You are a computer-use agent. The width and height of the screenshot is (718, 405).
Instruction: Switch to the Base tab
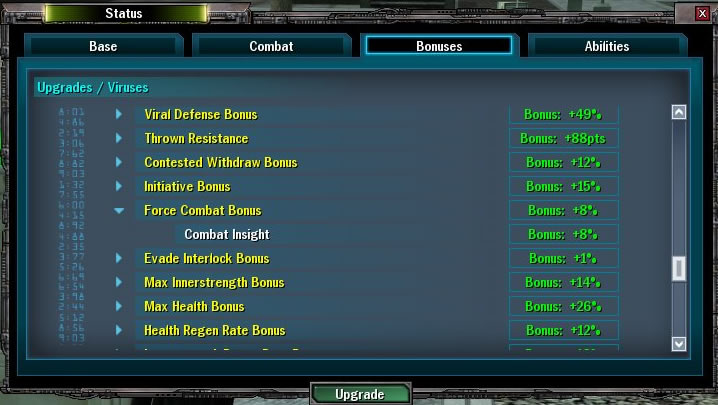tap(103, 46)
